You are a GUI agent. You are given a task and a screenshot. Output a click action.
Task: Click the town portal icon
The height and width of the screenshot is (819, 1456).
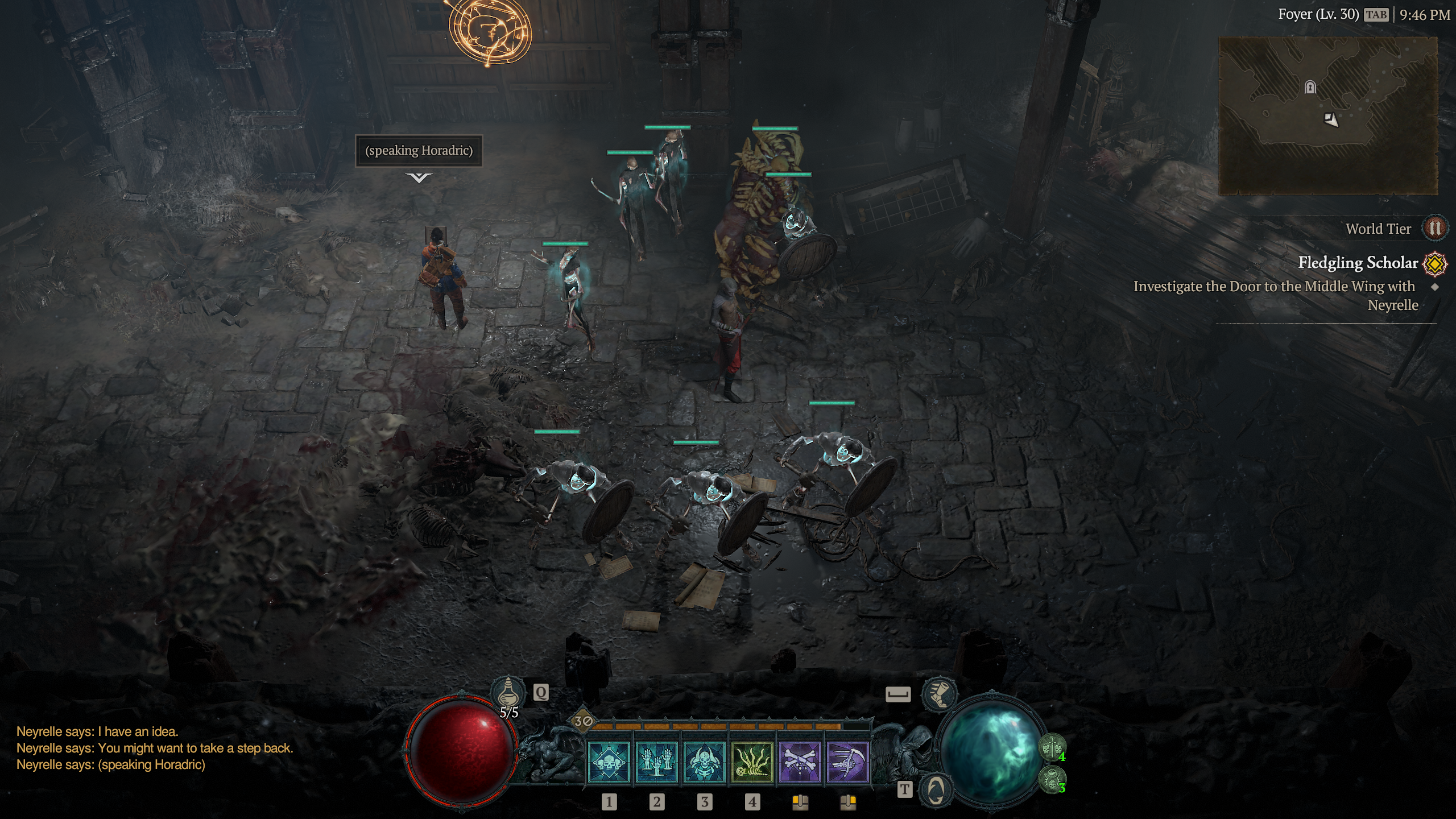(936, 789)
